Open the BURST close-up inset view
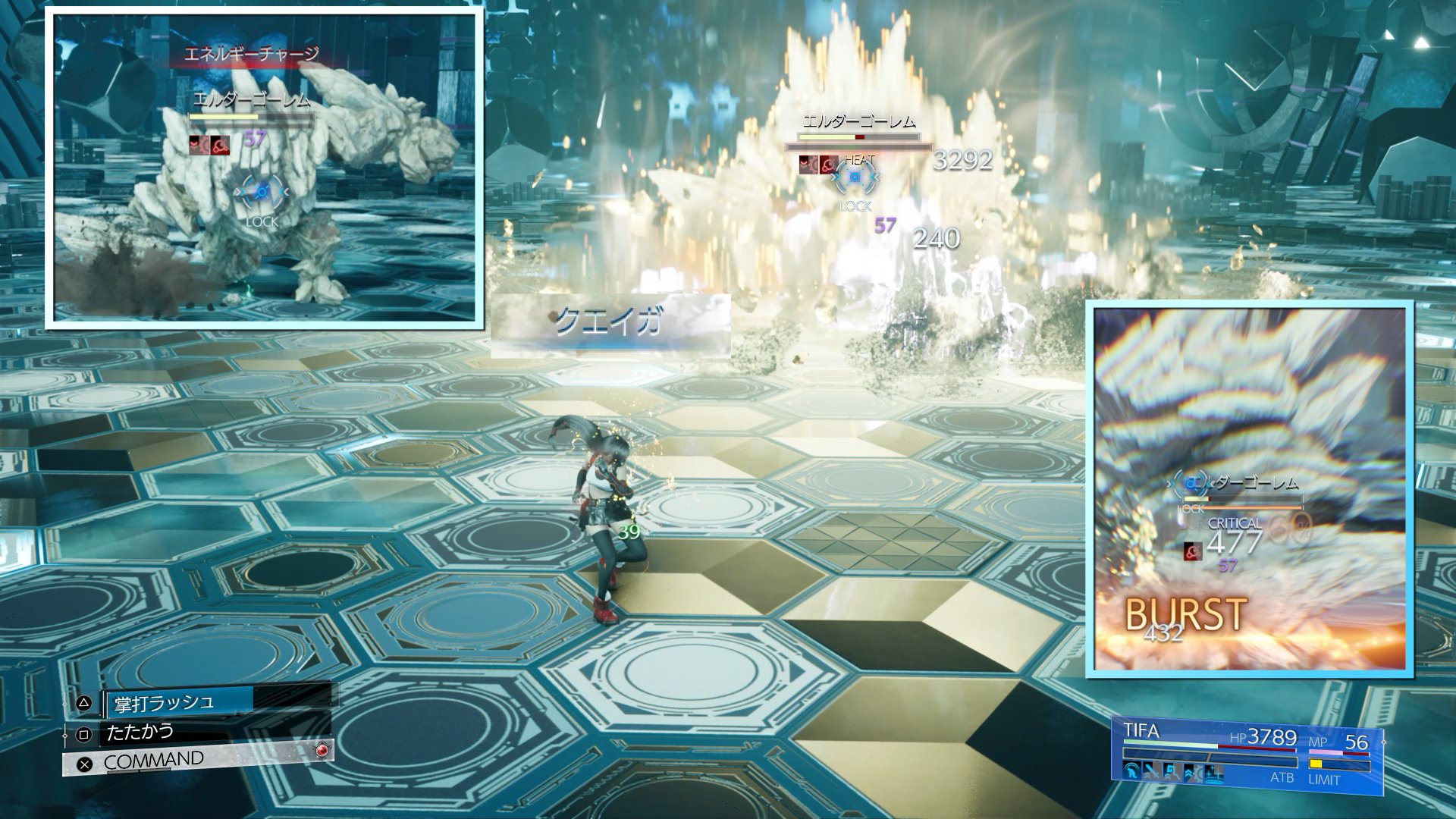The image size is (1456, 819). point(1250,489)
